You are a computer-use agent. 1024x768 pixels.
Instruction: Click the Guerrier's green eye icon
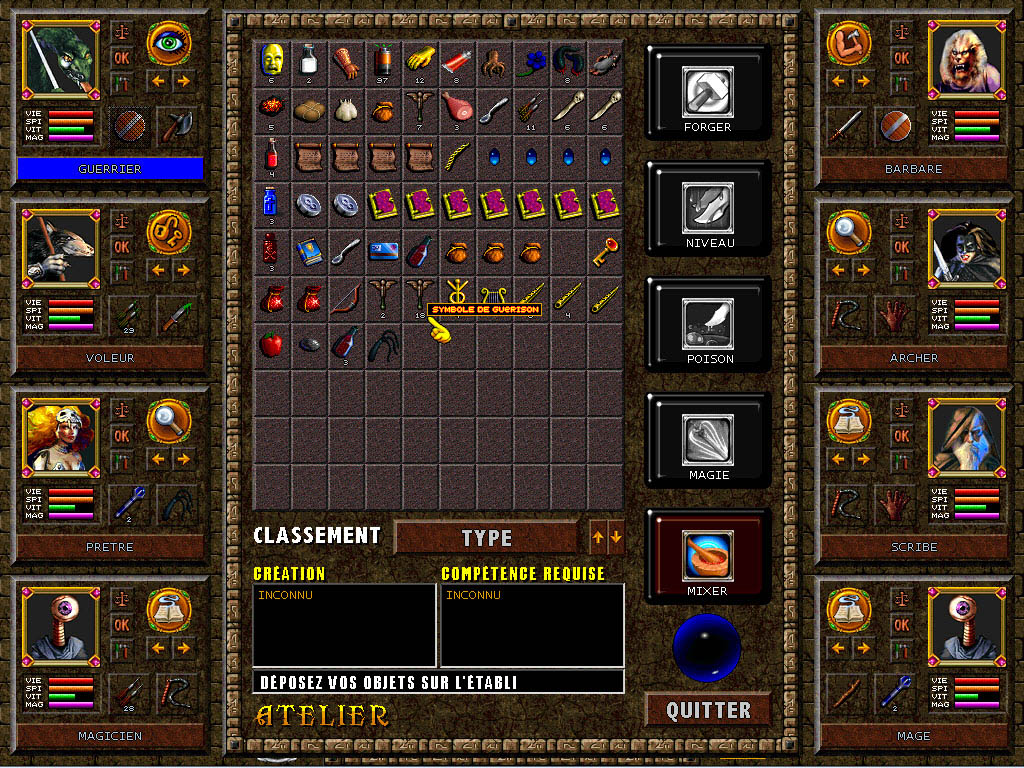pyautogui.click(x=169, y=44)
